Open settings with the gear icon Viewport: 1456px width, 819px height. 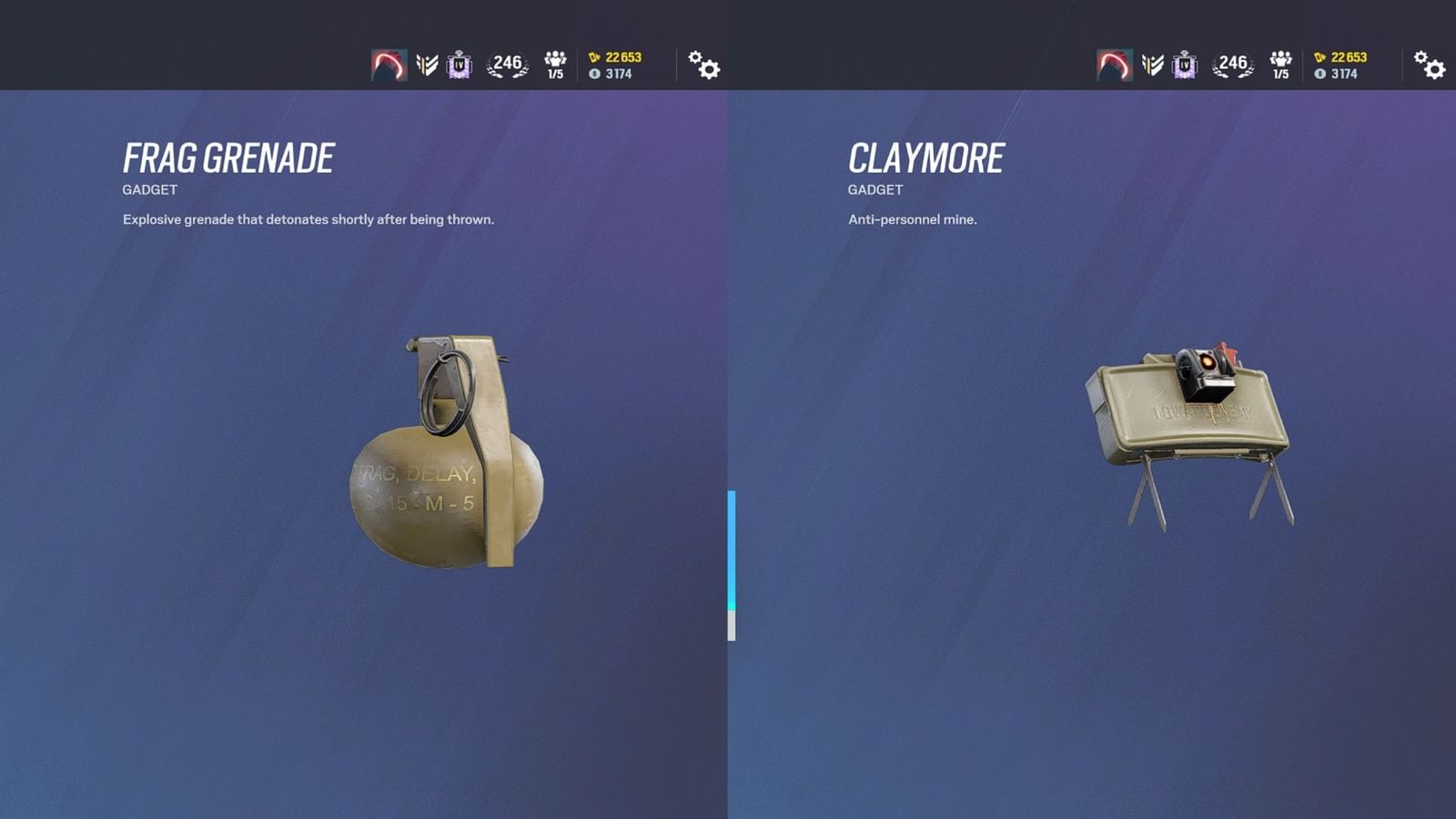click(x=703, y=66)
